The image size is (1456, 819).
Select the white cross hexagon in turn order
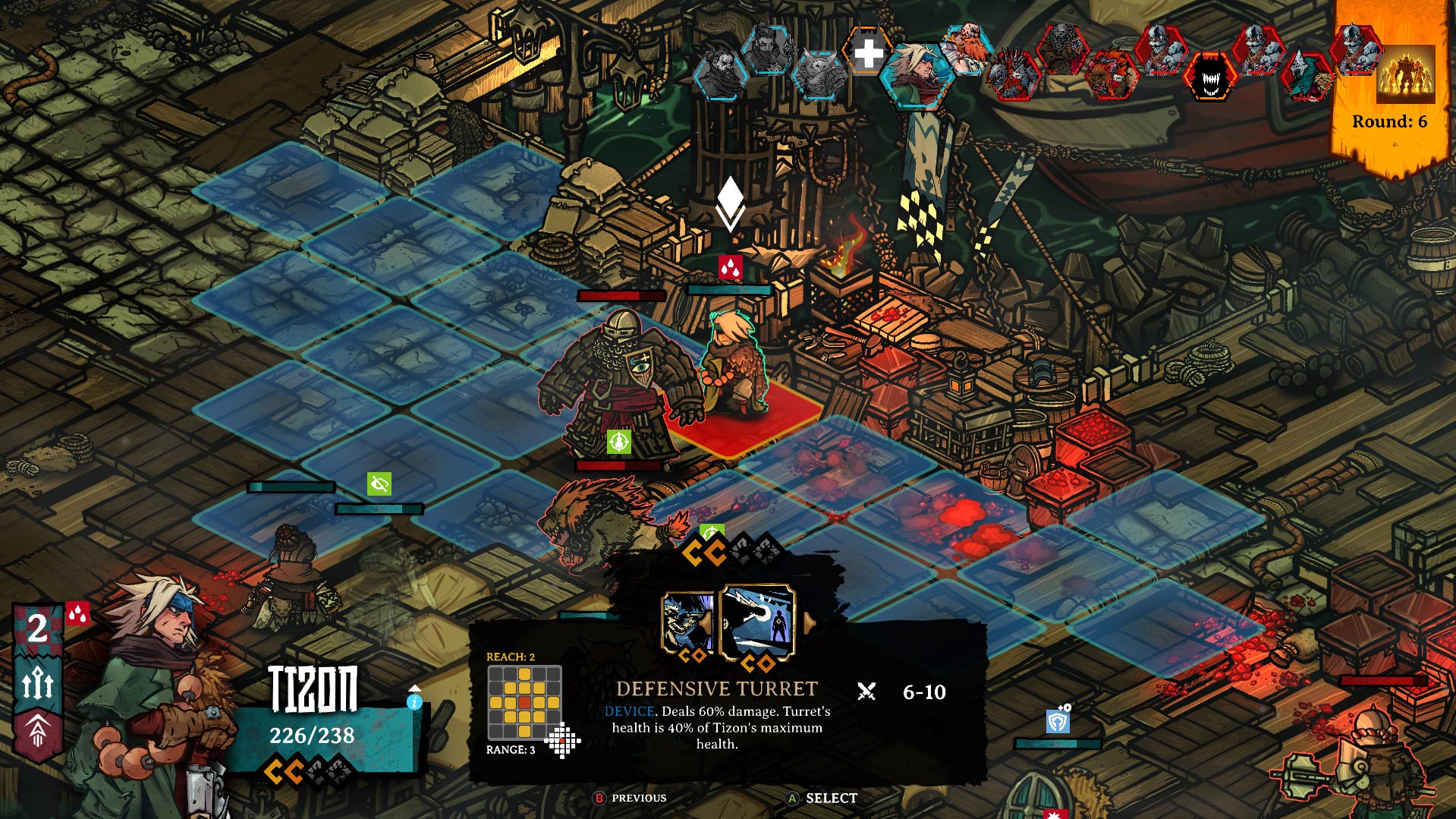(868, 52)
